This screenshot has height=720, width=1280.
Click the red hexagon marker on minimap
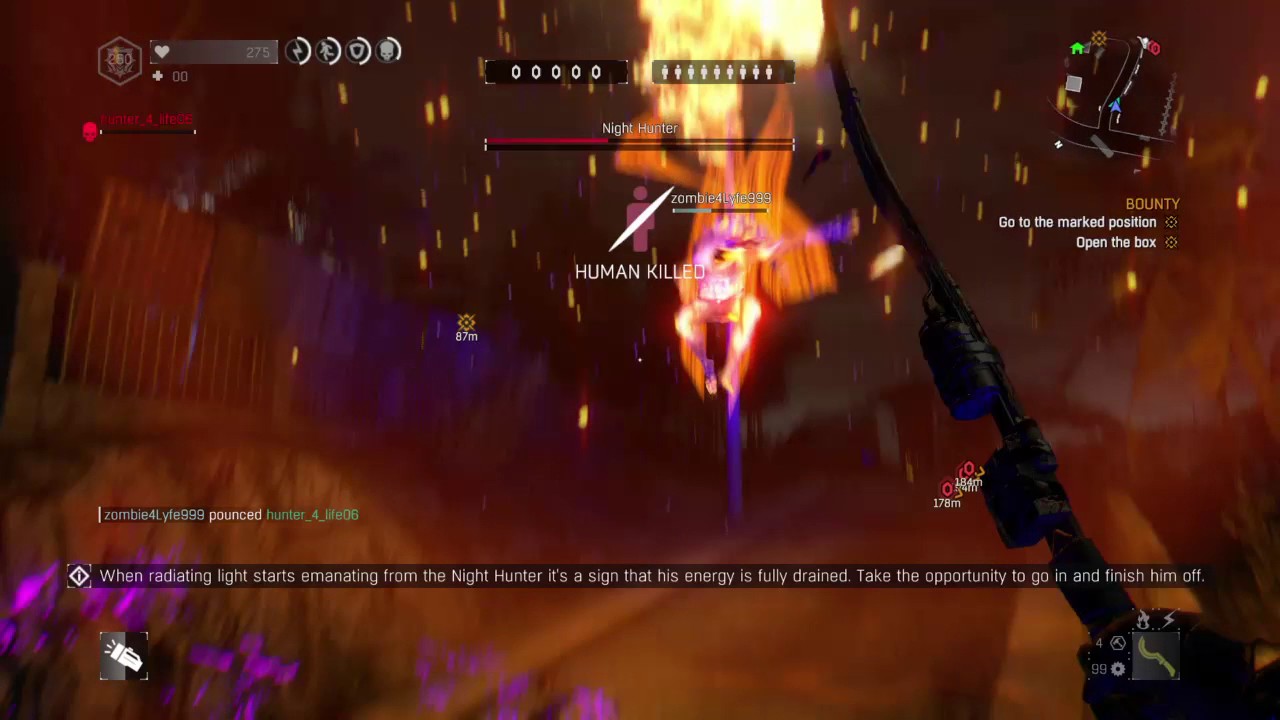pyautogui.click(x=1154, y=48)
